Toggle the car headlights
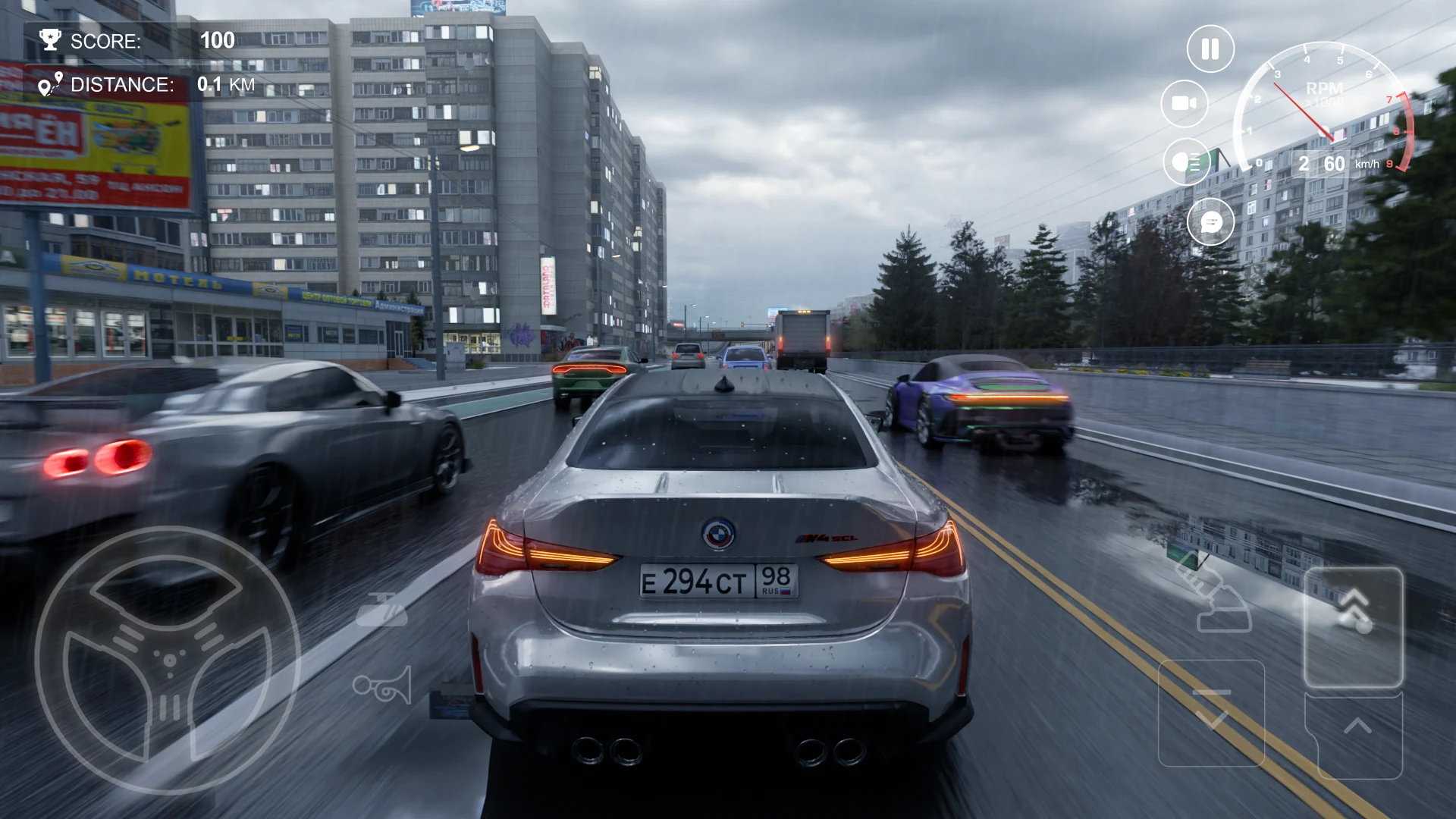Image resolution: width=1456 pixels, height=819 pixels. (x=1187, y=162)
